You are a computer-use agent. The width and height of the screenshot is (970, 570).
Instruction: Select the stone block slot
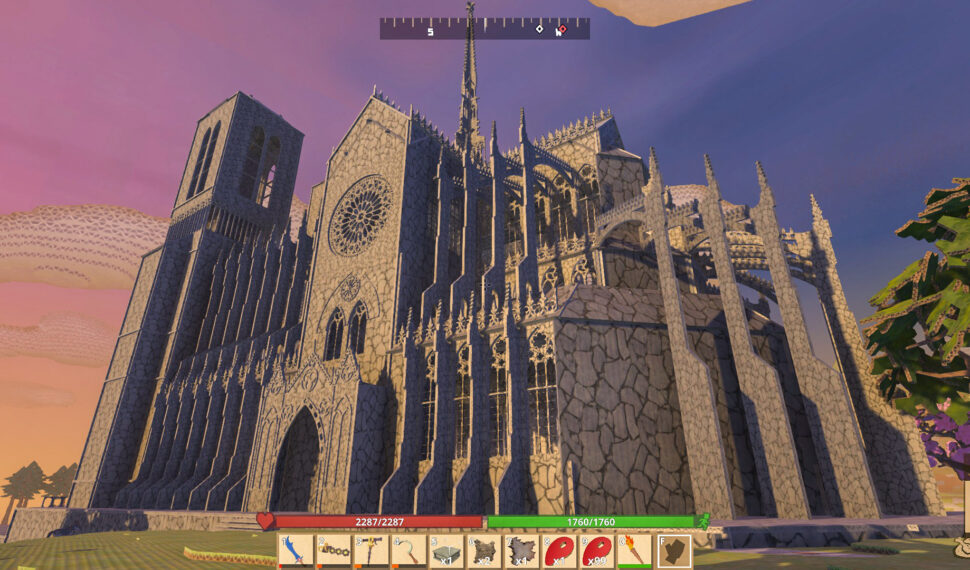tap(446, 551)
